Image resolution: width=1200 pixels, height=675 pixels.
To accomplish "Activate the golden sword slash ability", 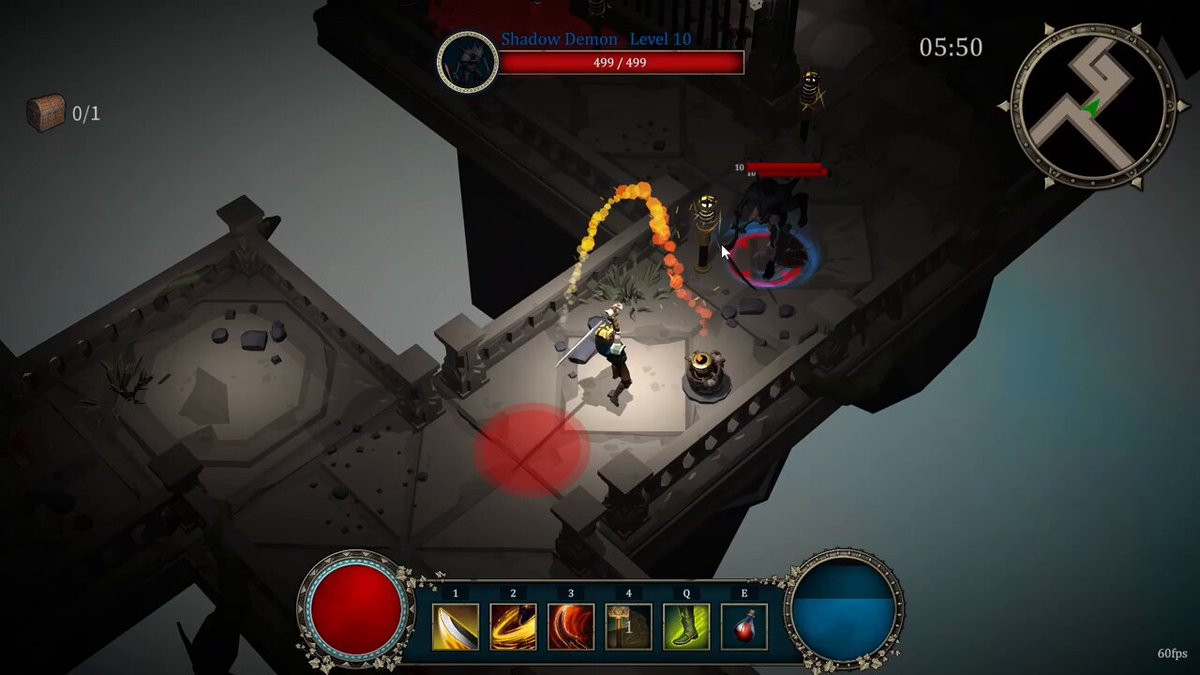I will pos(455,627).
